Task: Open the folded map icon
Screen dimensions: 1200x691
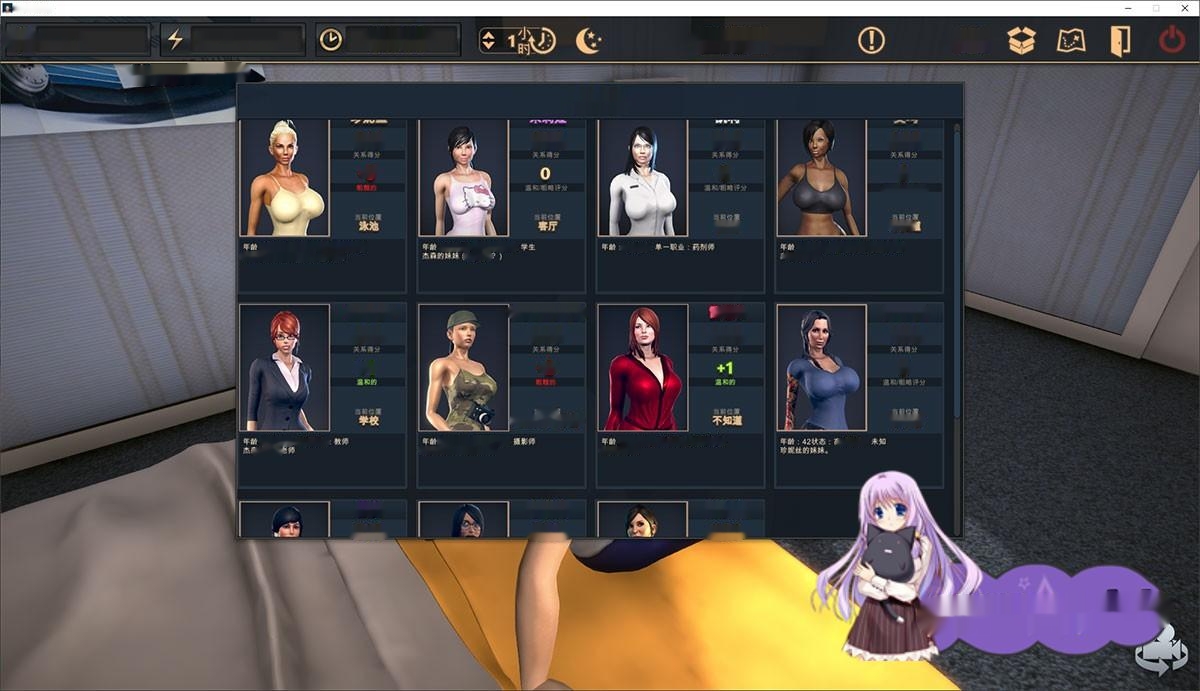Action: pos(1071,40)
